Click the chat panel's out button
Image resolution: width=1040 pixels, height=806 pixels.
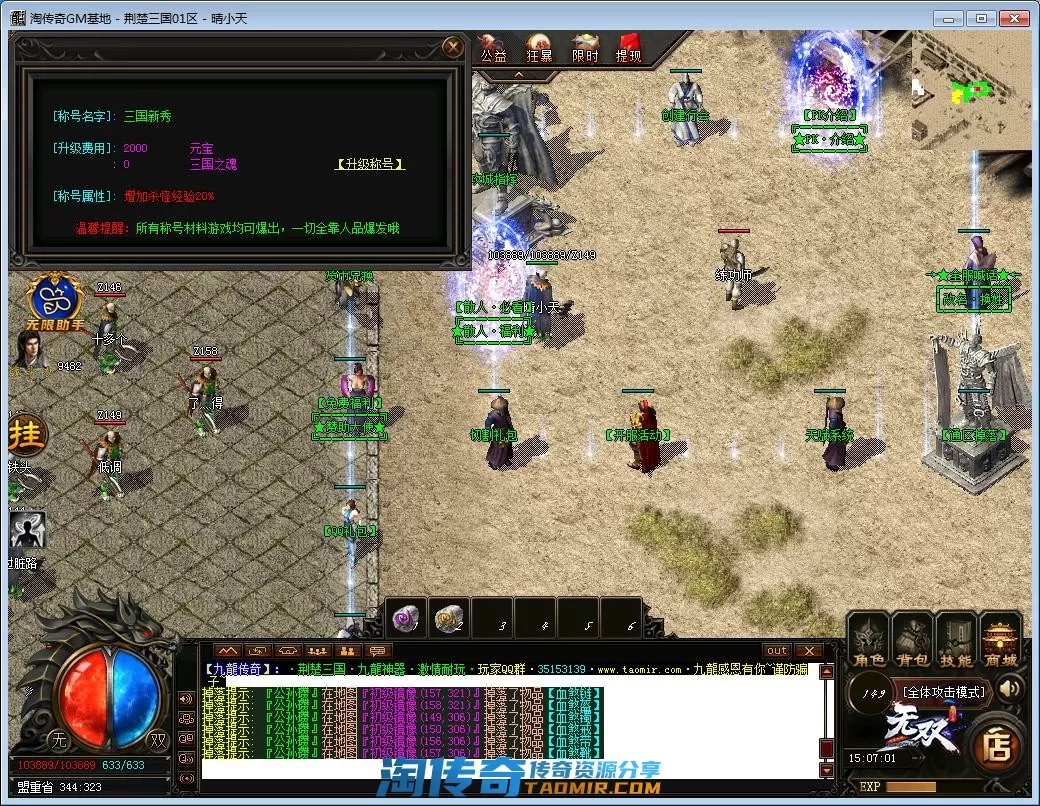point(777,650)
